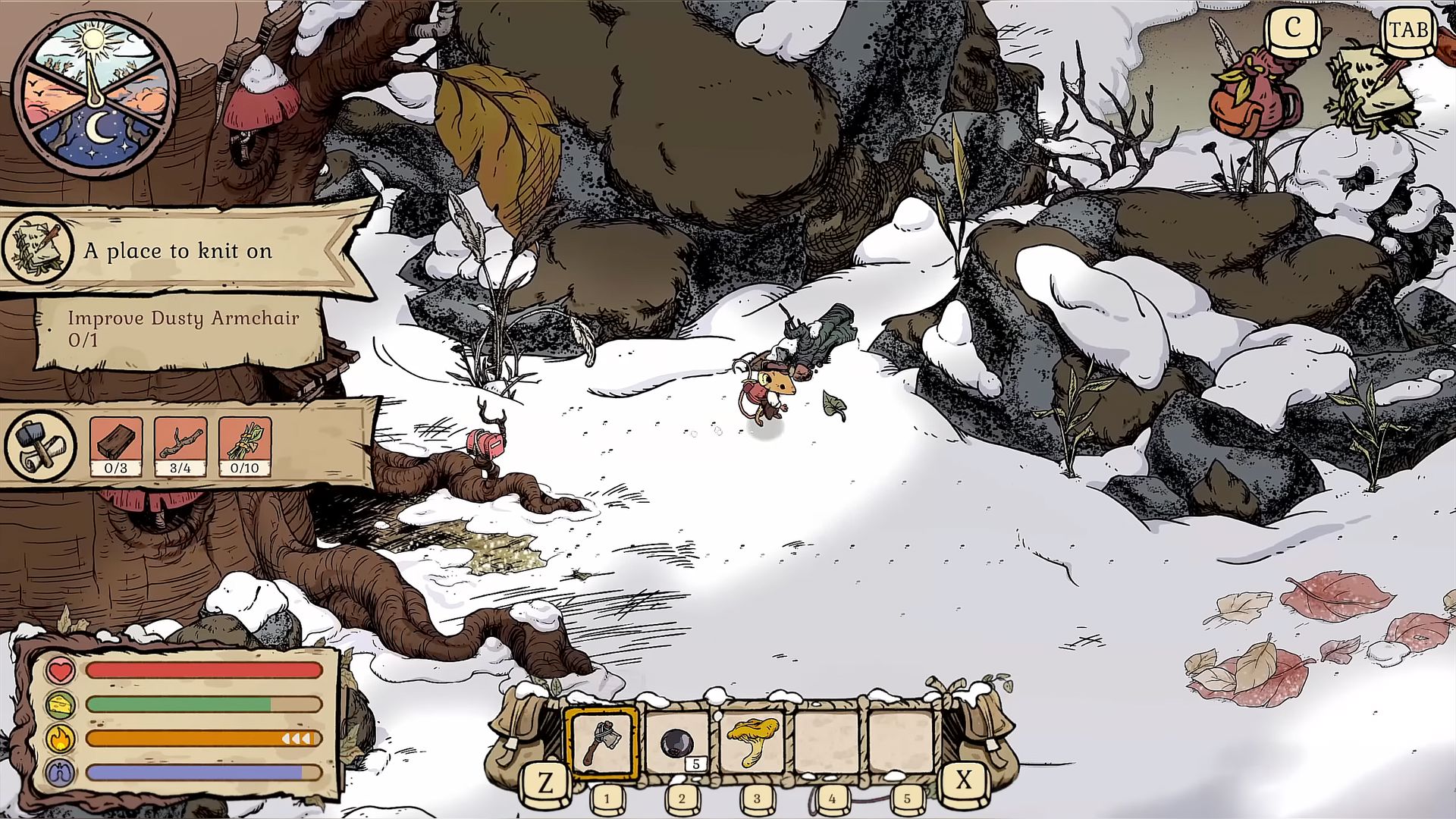1456x819 pixels.
Task: Select the wood plank material requirement
Action: click(116, 446)
